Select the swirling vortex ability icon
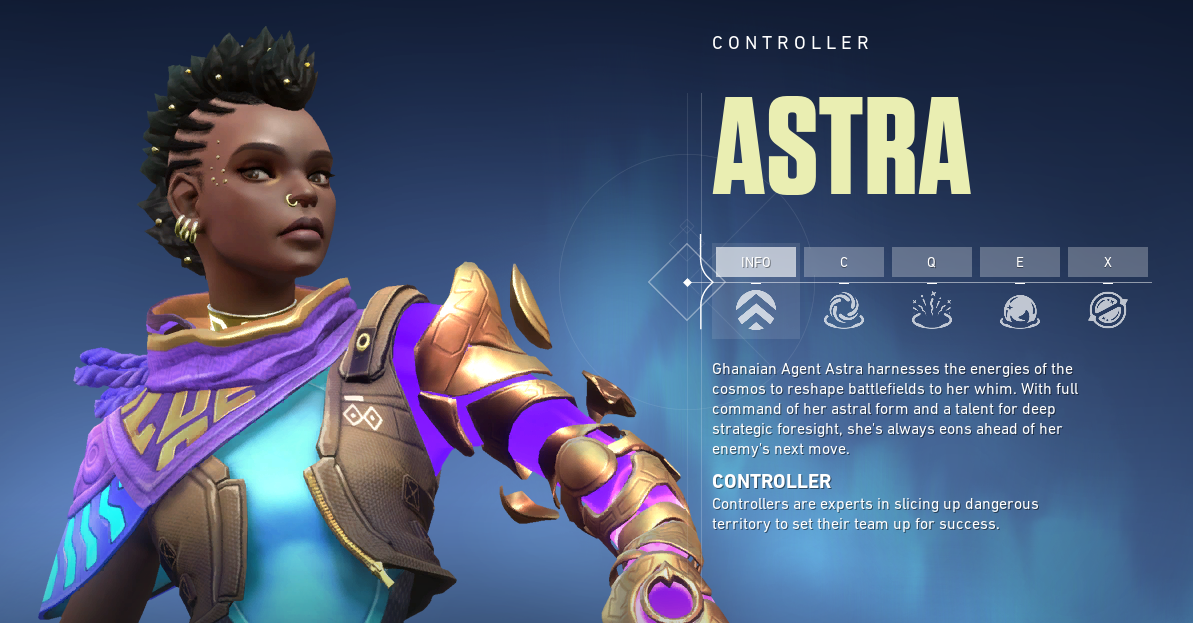1193x623 pixels. [x=844, y=311]
